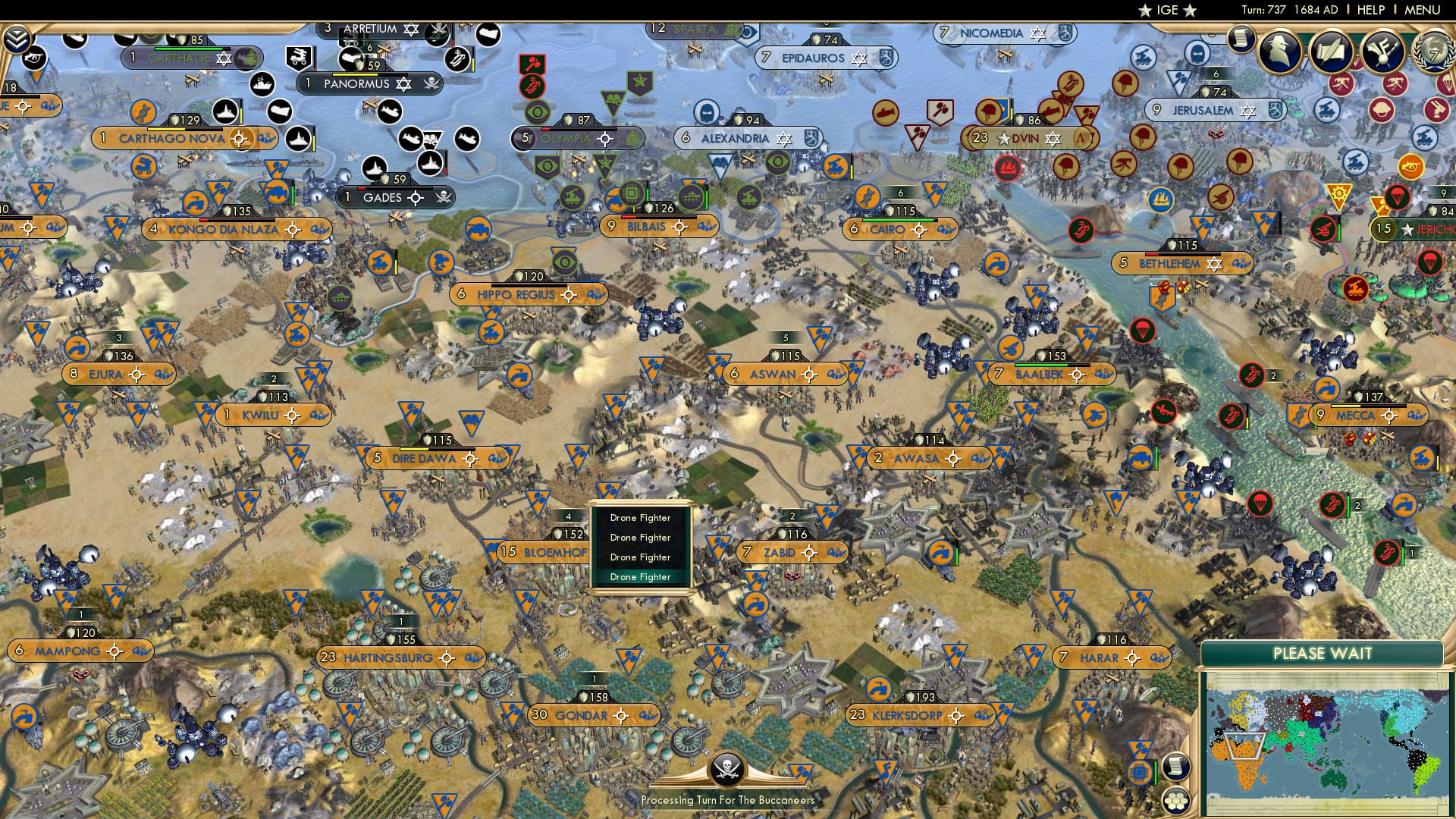The width and height of the screenshot is (1456, 819).
Task: Open the Social Policies scroll icon
Action: coord(1332,52)
